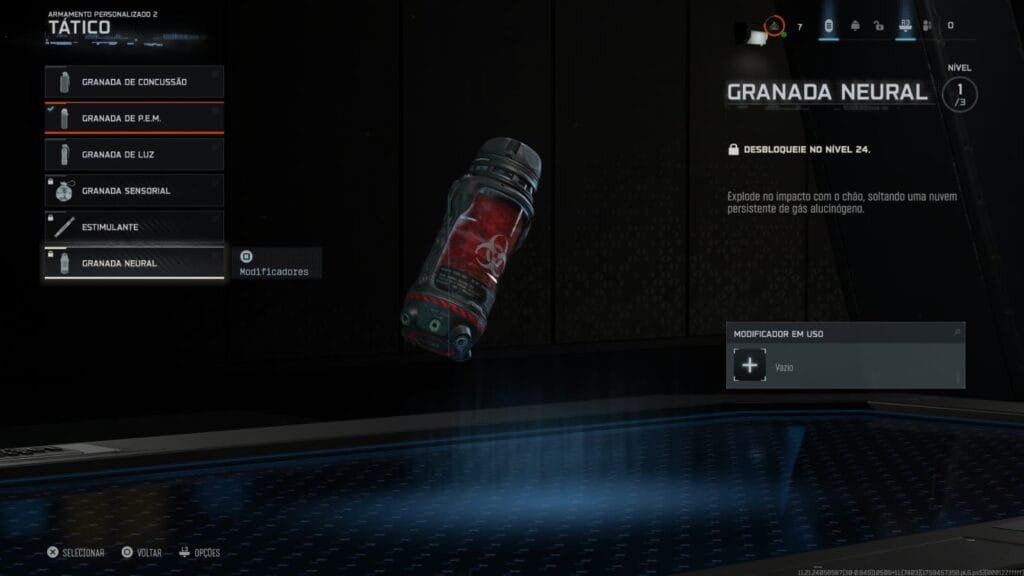Image resolution: width=1024 pixels, height=576 pixels.
Task: Click the player rank emblem with red circle
Action: [x=775, y=25]
